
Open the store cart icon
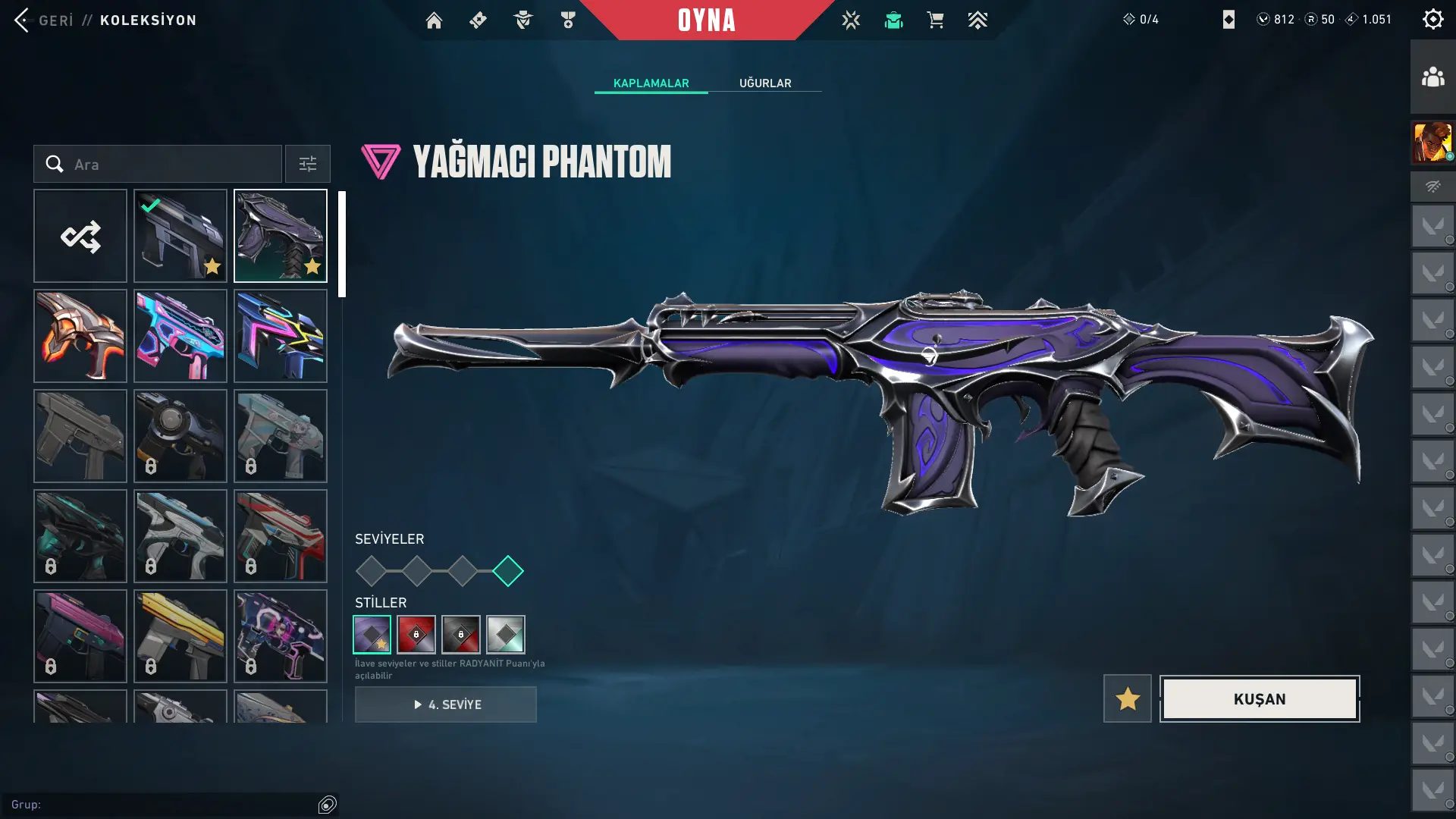coord(935,20)
